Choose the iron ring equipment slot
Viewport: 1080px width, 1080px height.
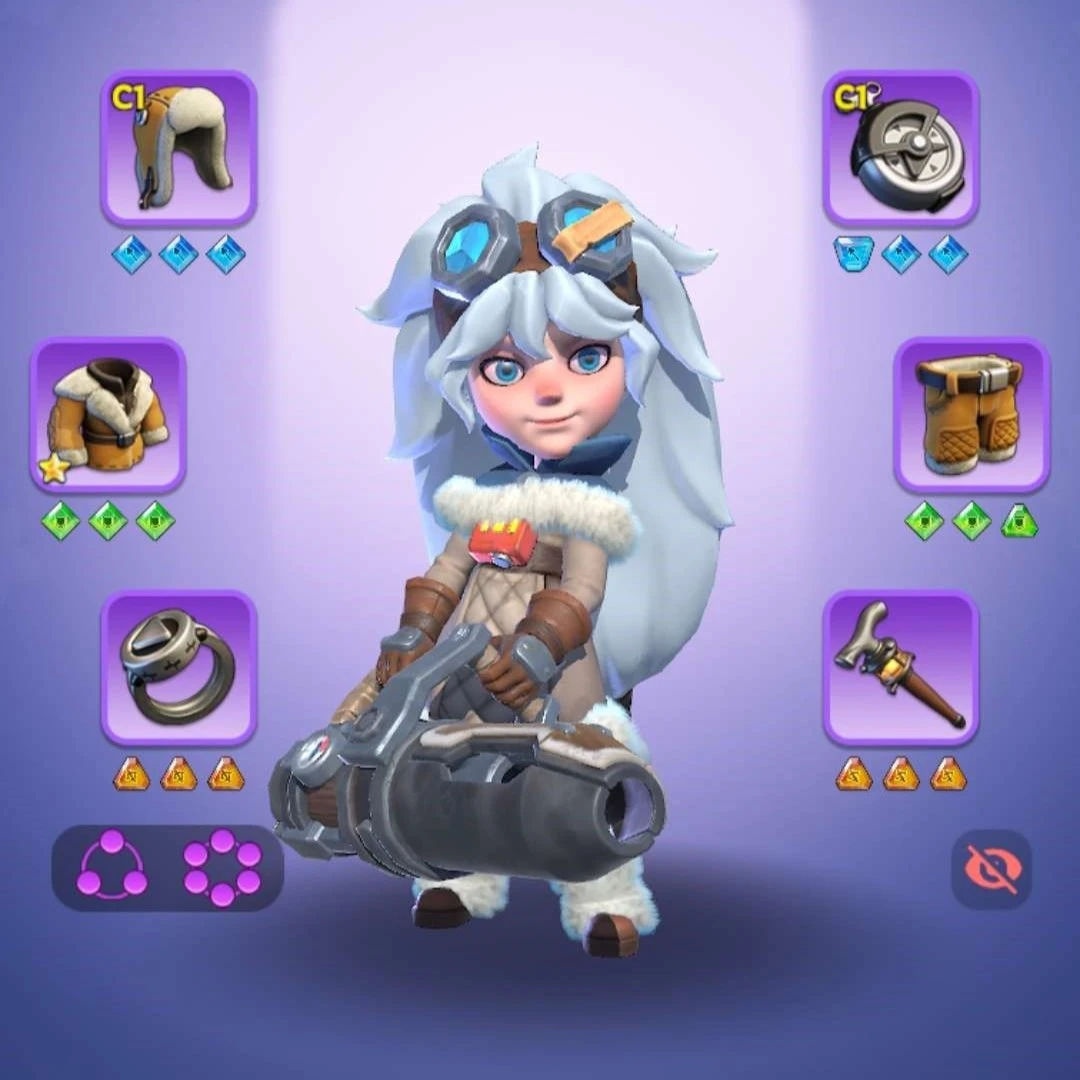pos(178,667)
